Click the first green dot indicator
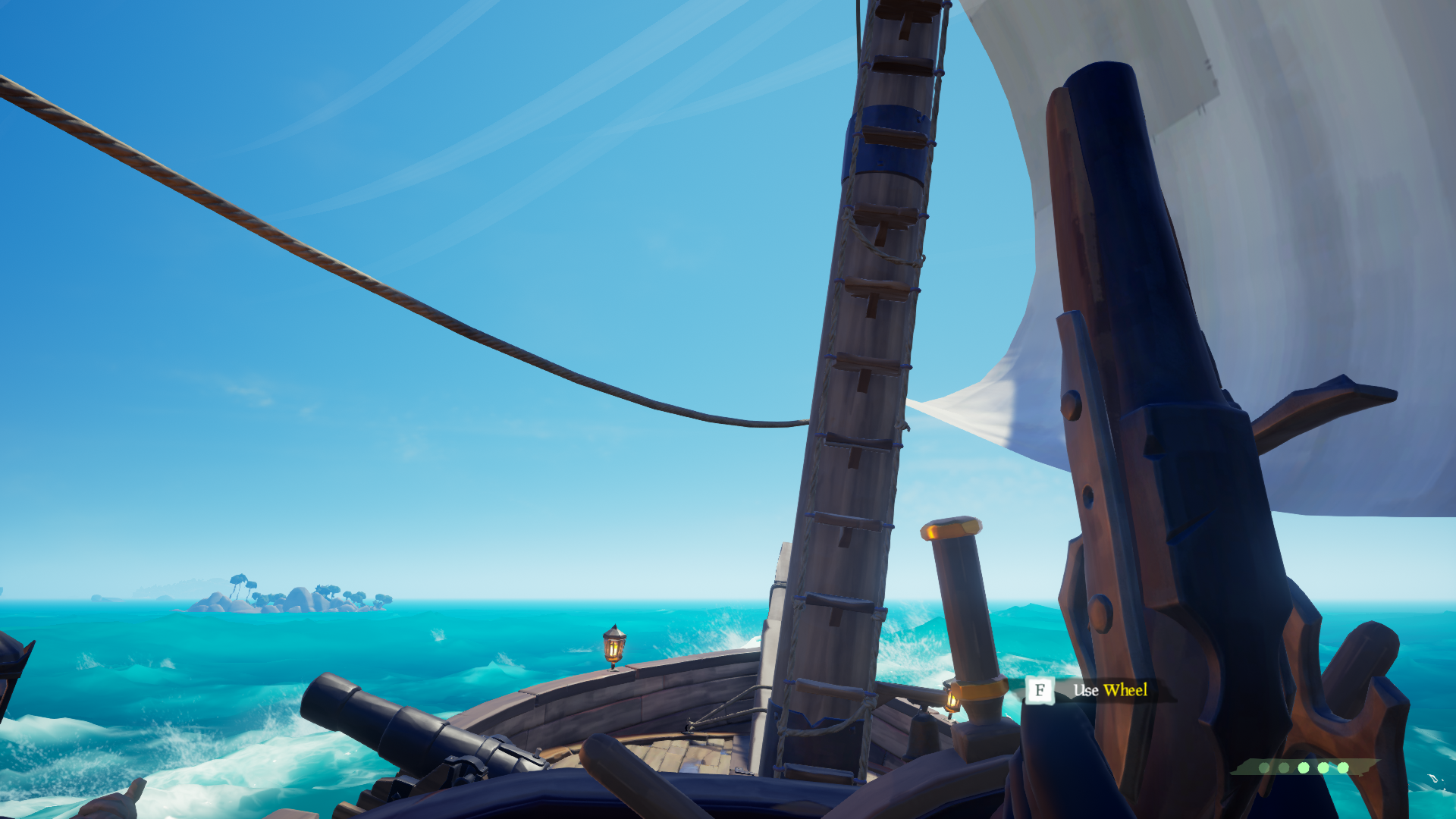1456x819 pixels. coord(1264,767)
